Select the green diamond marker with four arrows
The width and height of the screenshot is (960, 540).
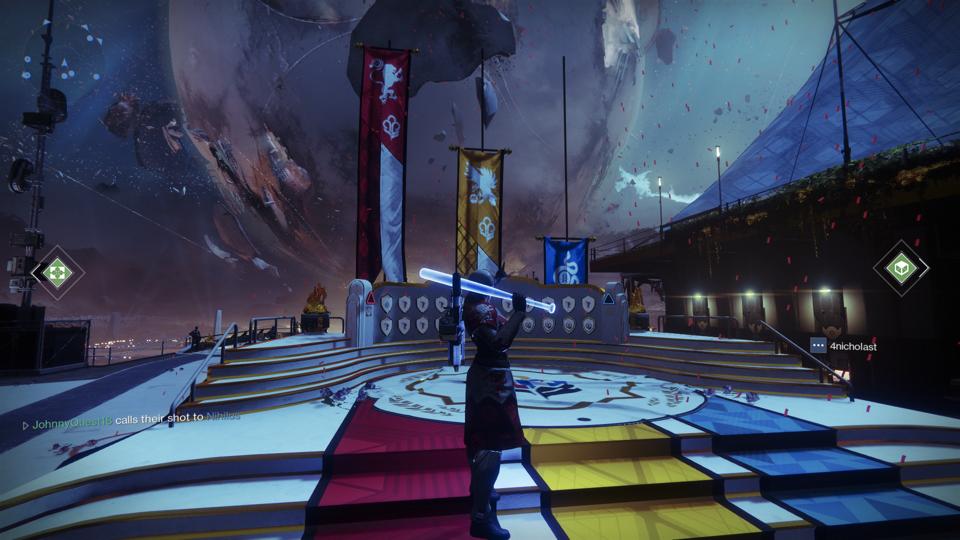tap(58, 271)
